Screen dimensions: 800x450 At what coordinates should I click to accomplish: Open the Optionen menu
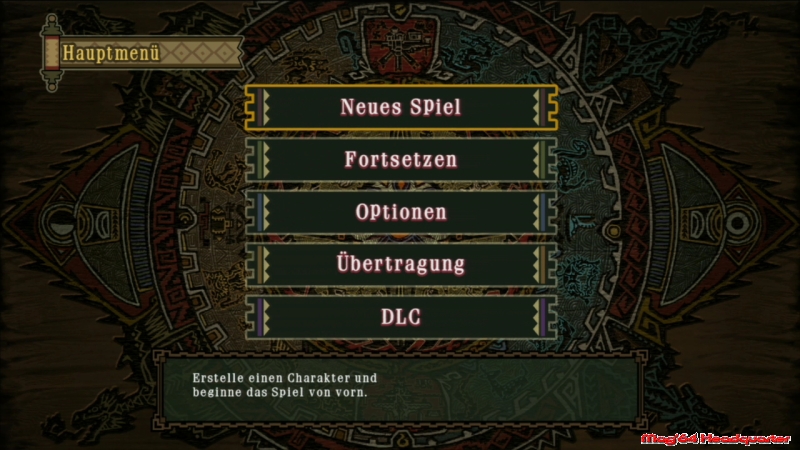pos(400,212)
